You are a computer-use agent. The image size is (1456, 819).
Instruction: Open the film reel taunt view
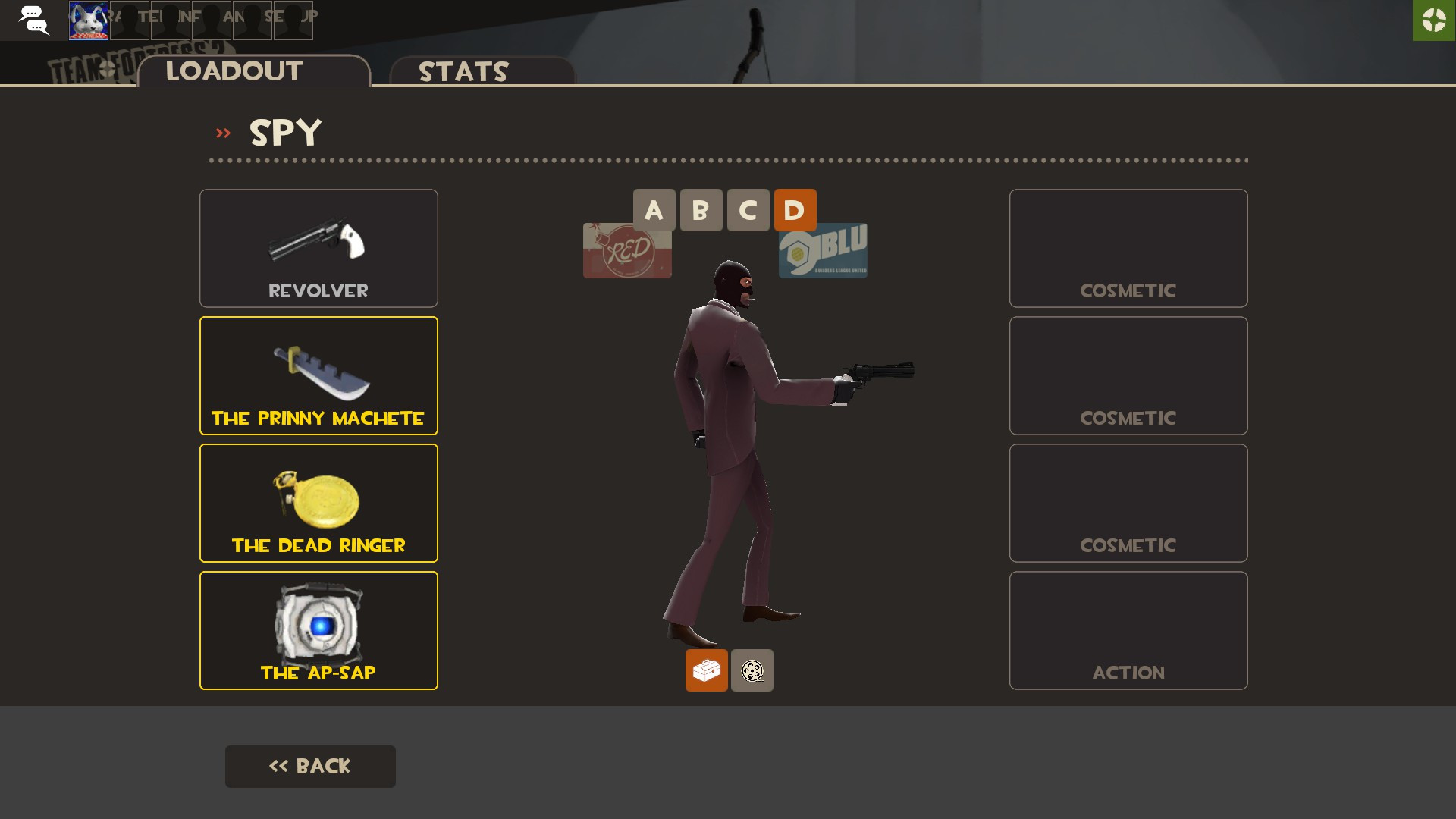(752, 670)
